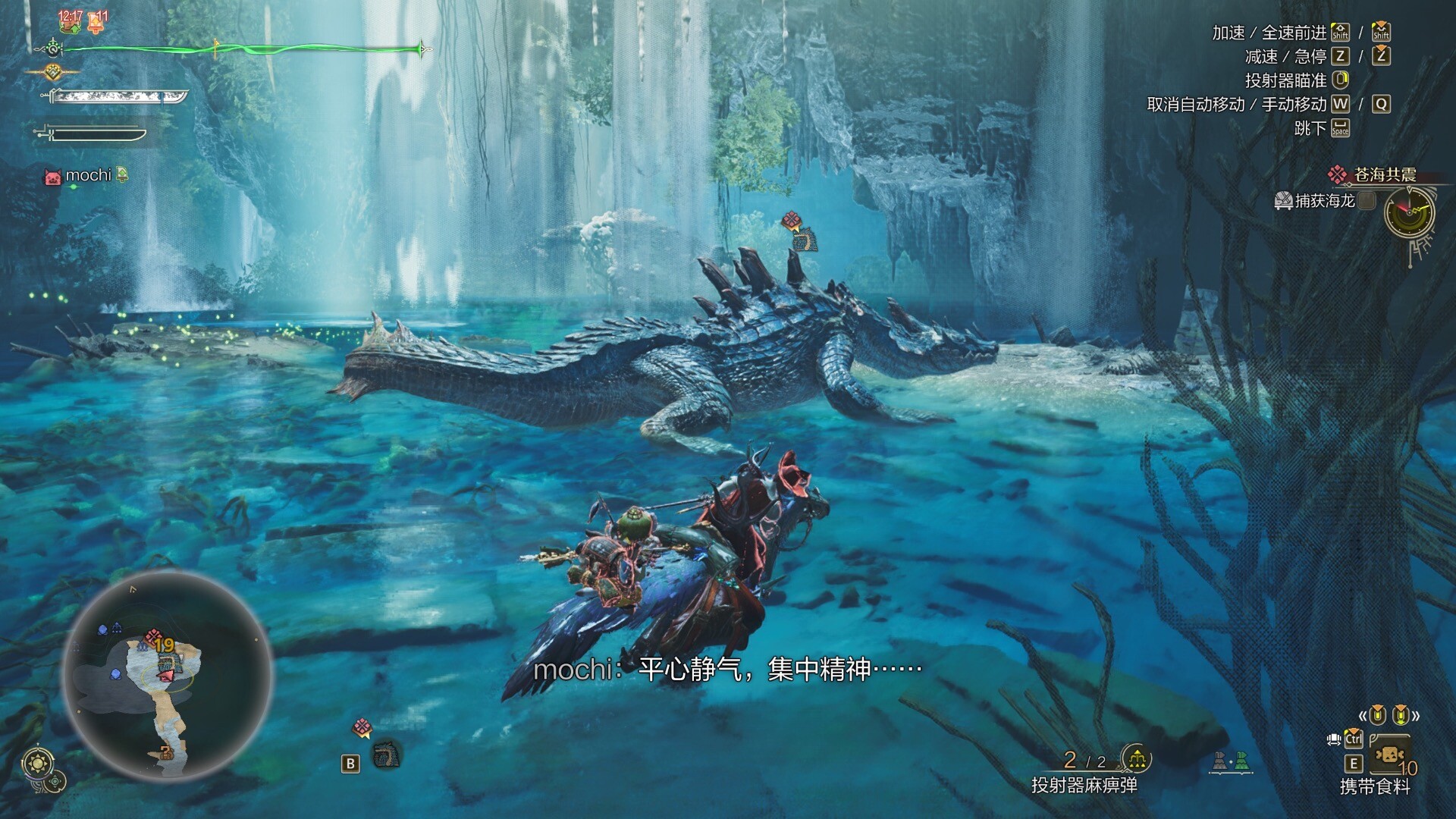Select the 捕获海龙 quest objective
This screenshot has height=819, width=1456.
point(1324,200)
